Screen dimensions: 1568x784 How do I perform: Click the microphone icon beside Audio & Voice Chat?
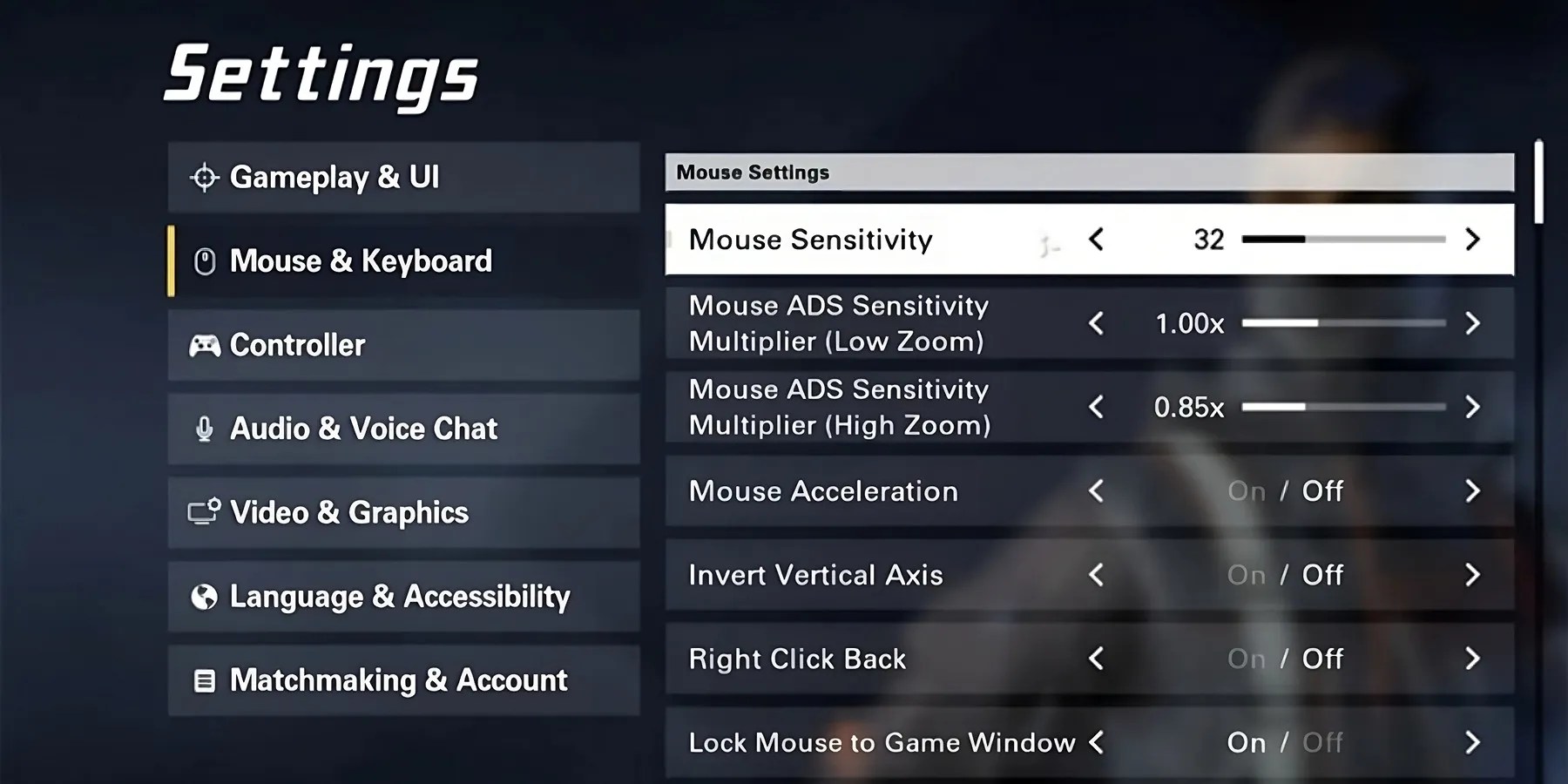point(204,428)
